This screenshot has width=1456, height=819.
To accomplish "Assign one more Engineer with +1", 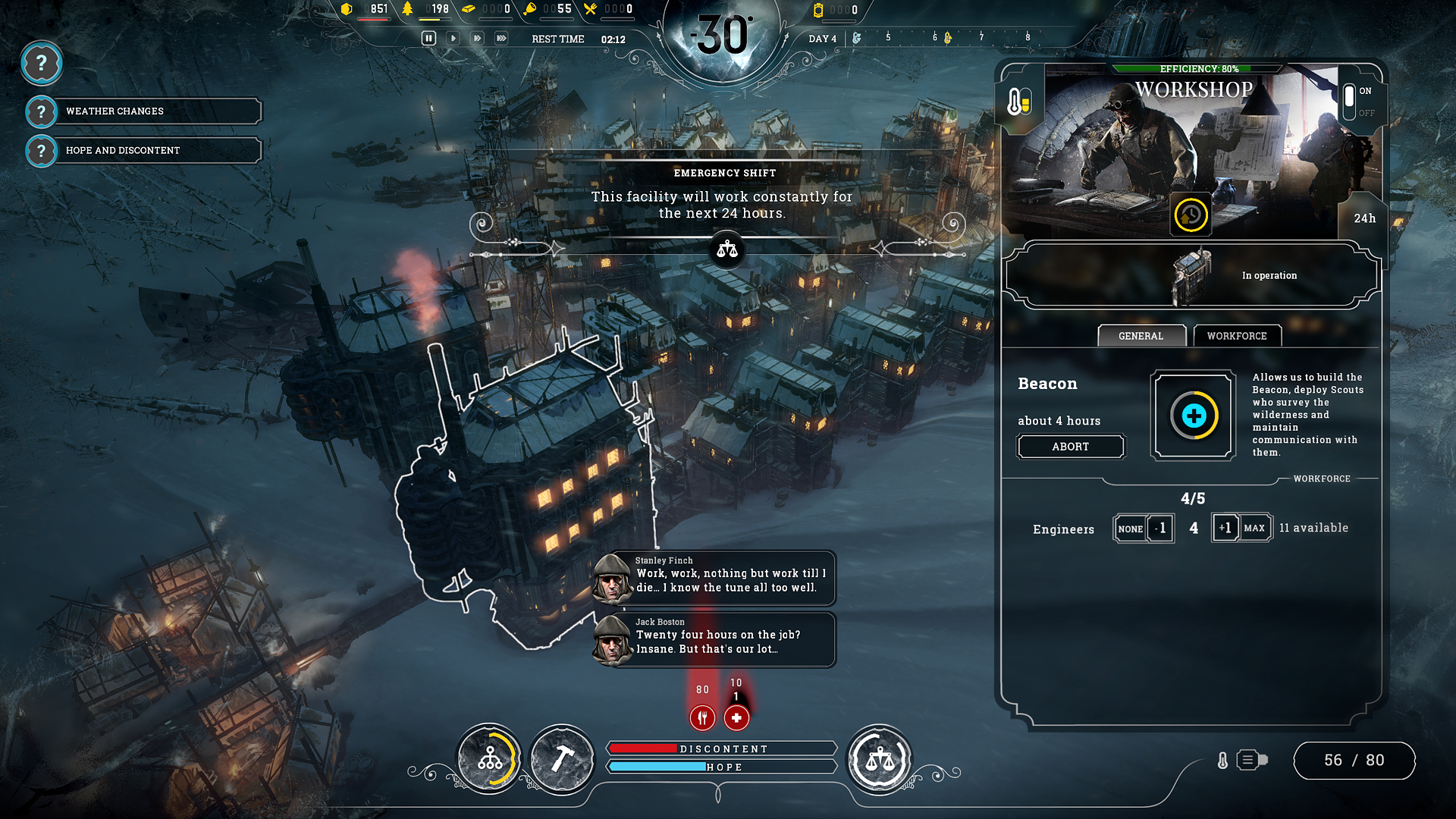I will click(x=1227, y=528).
